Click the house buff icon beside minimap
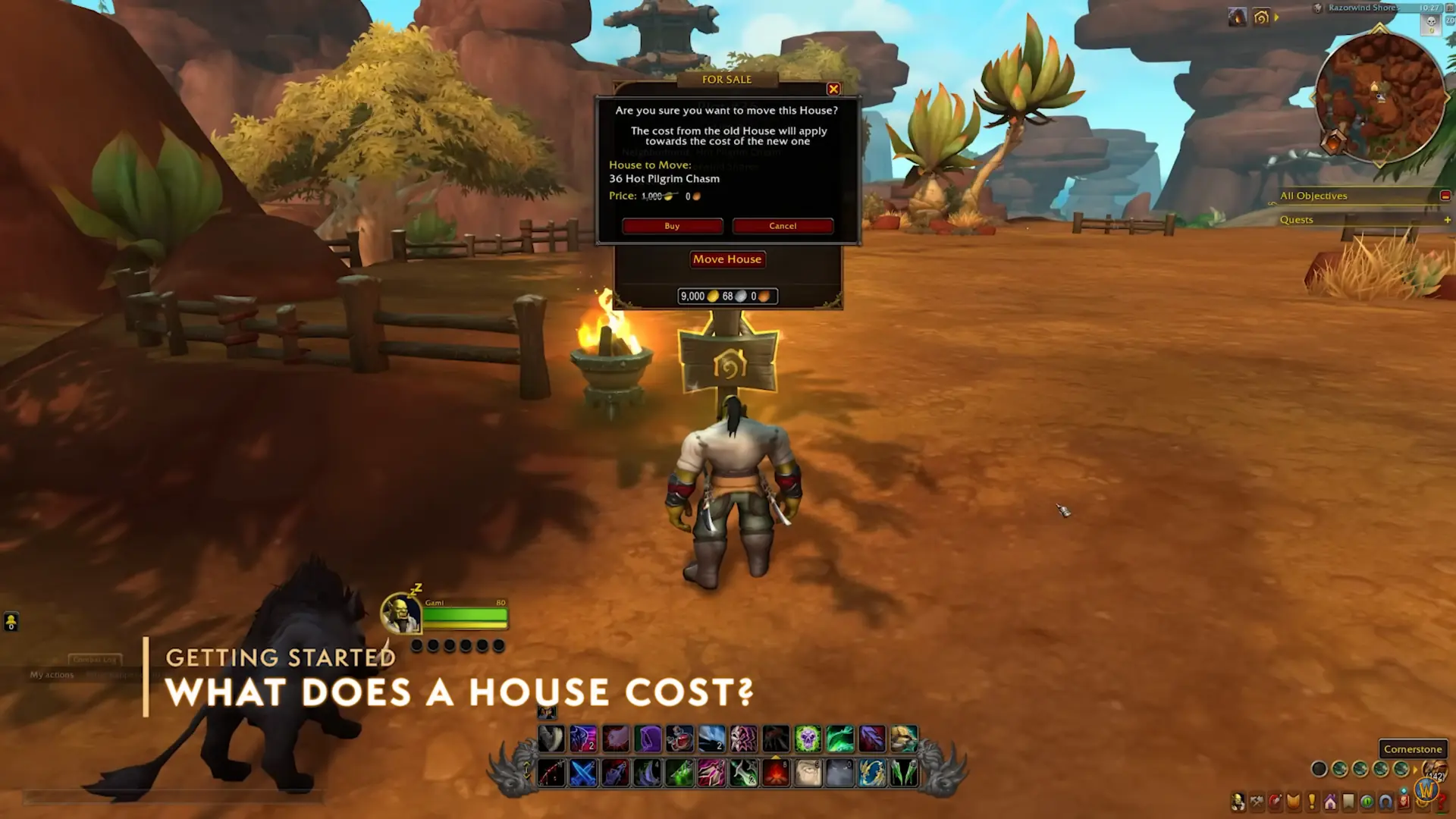Screen dimensions: 1456x819 click(x=1261, y=17)
